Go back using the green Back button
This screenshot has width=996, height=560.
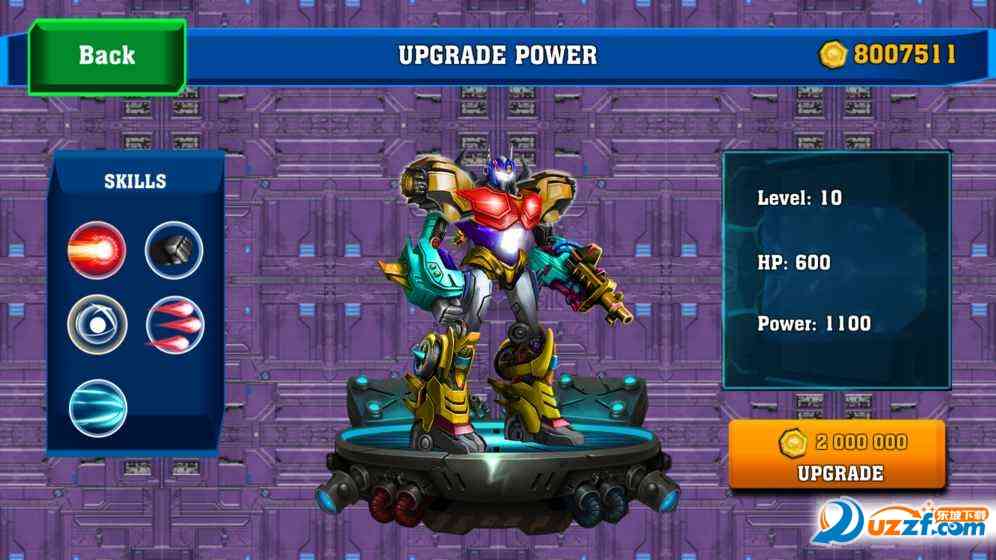click(x=106, y=55)
